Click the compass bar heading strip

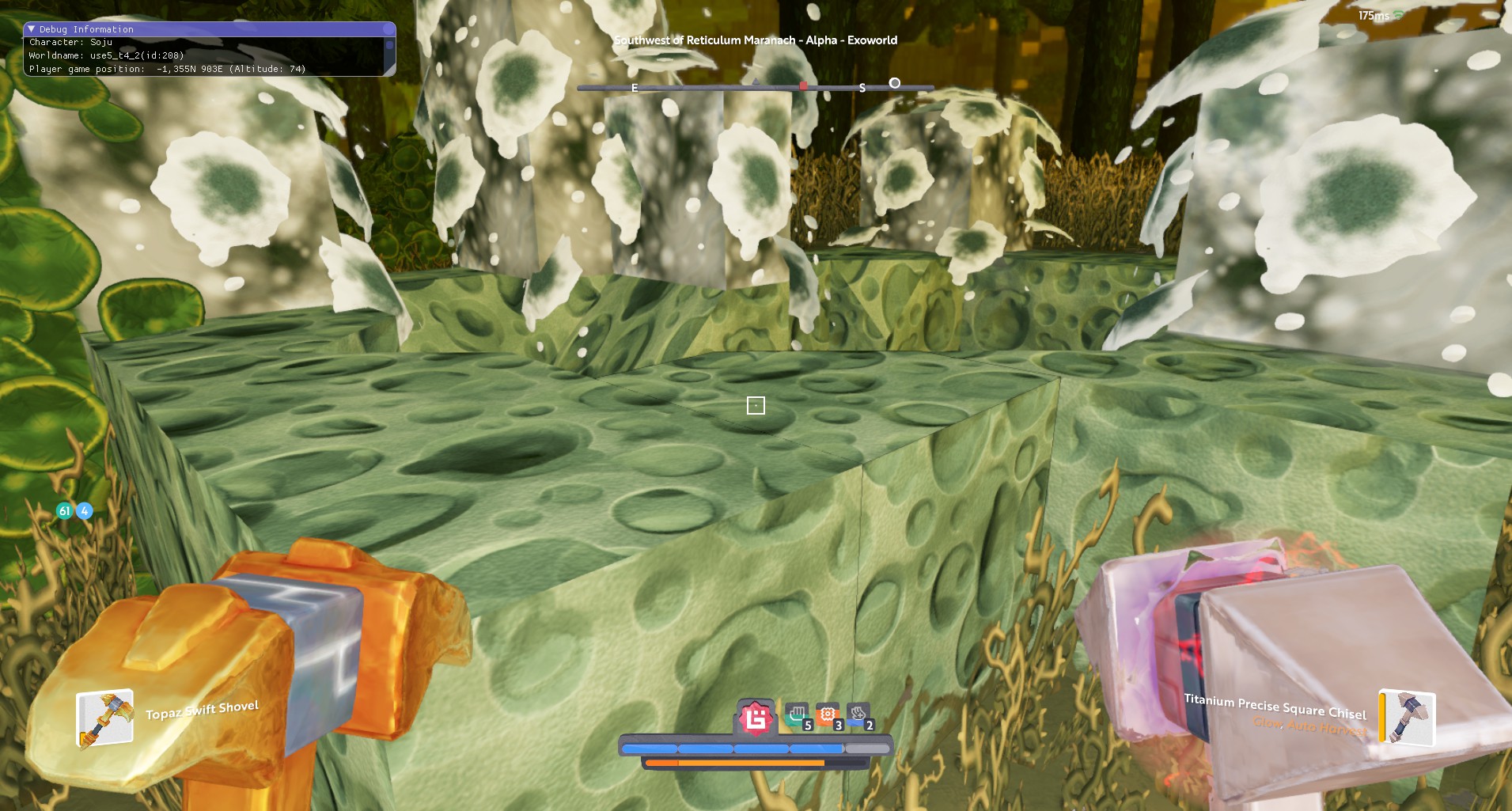(756, 87)
